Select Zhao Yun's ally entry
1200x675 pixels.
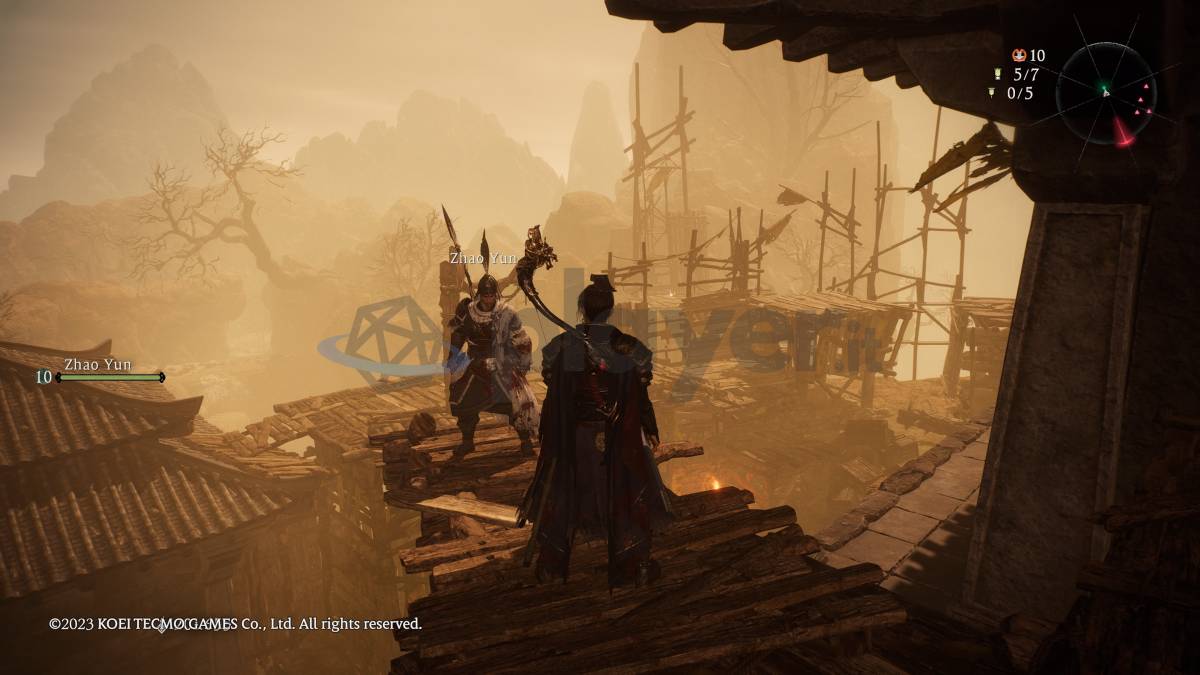(100, 371)
